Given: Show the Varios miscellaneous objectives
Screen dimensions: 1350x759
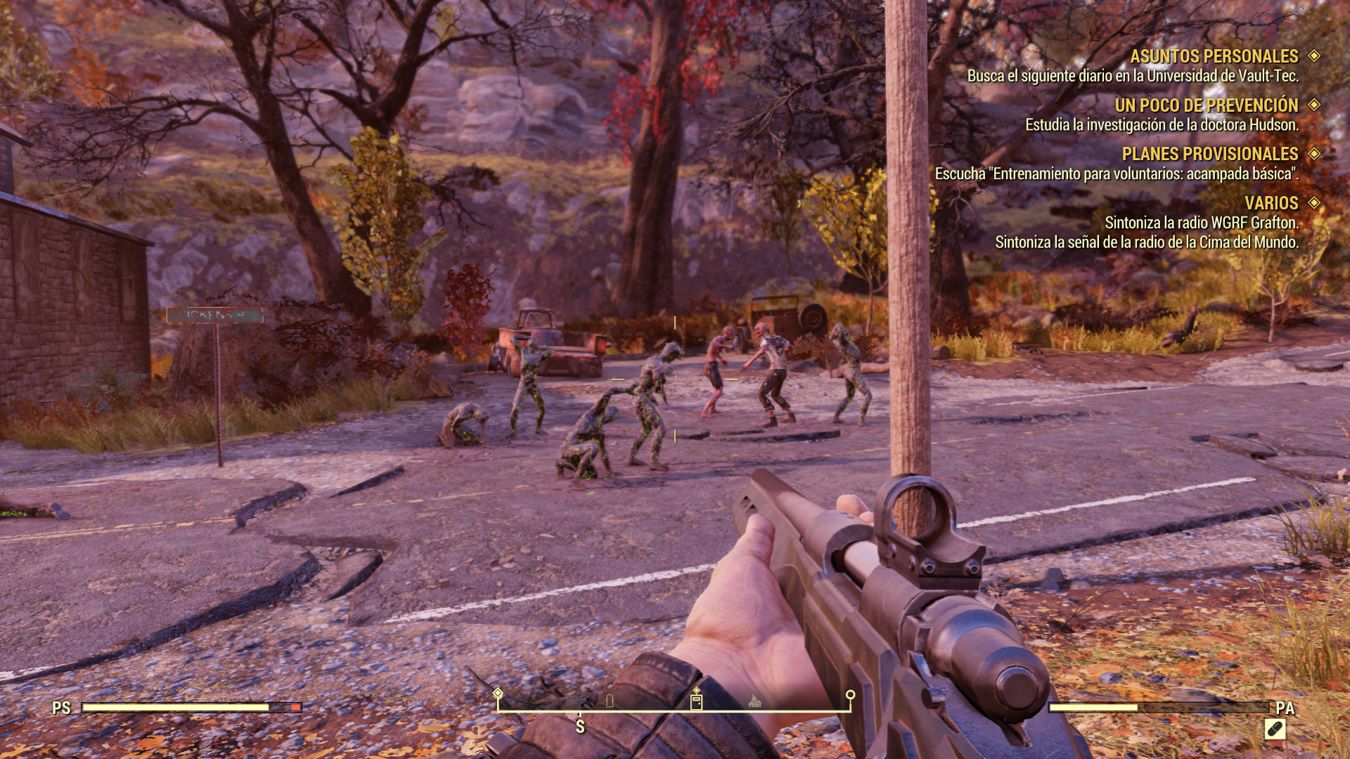Looking at the screenshot, I should coord(1271,203).
